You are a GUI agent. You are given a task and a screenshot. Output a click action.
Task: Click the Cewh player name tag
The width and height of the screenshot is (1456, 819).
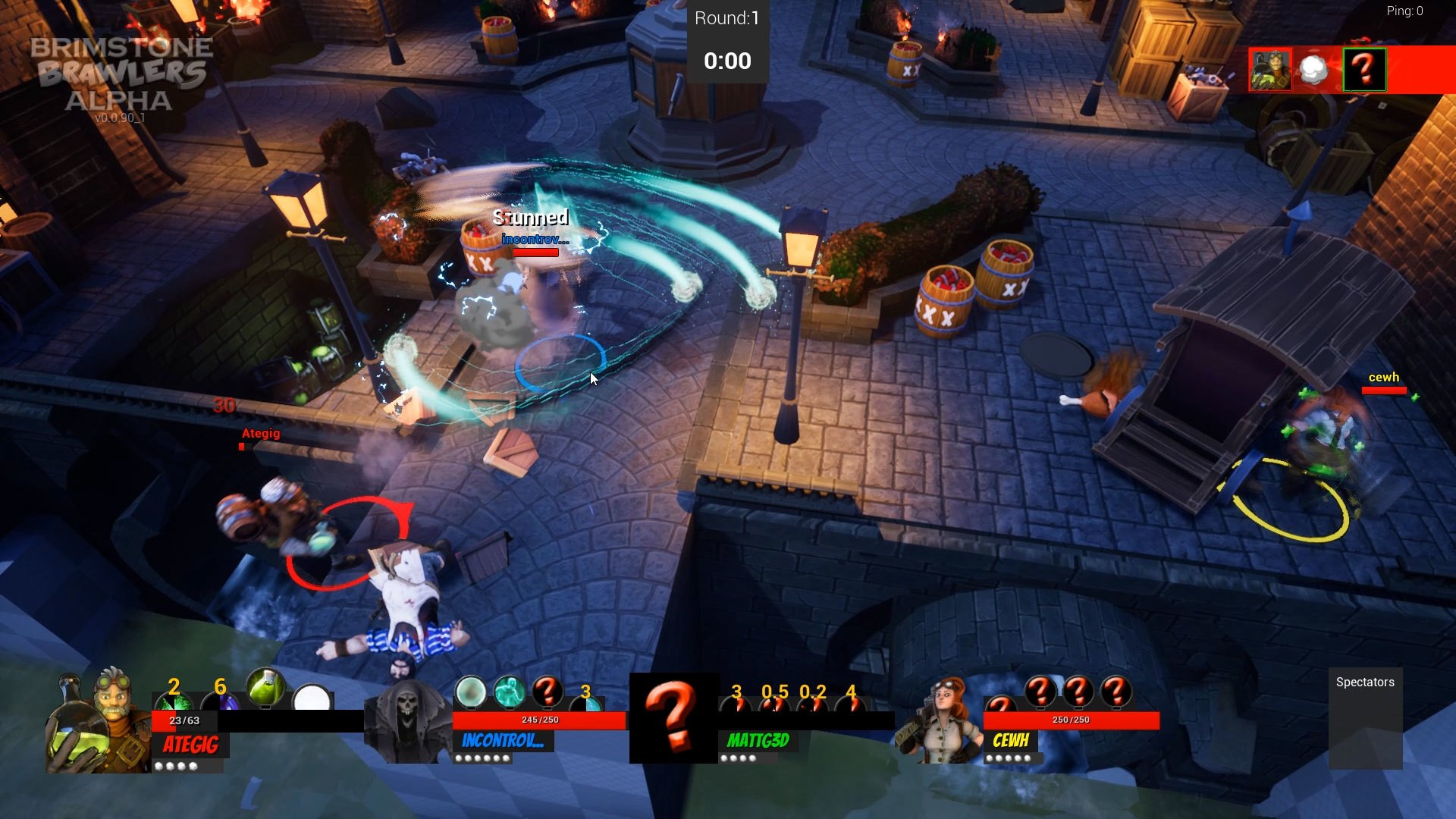tap(1011, 740)
